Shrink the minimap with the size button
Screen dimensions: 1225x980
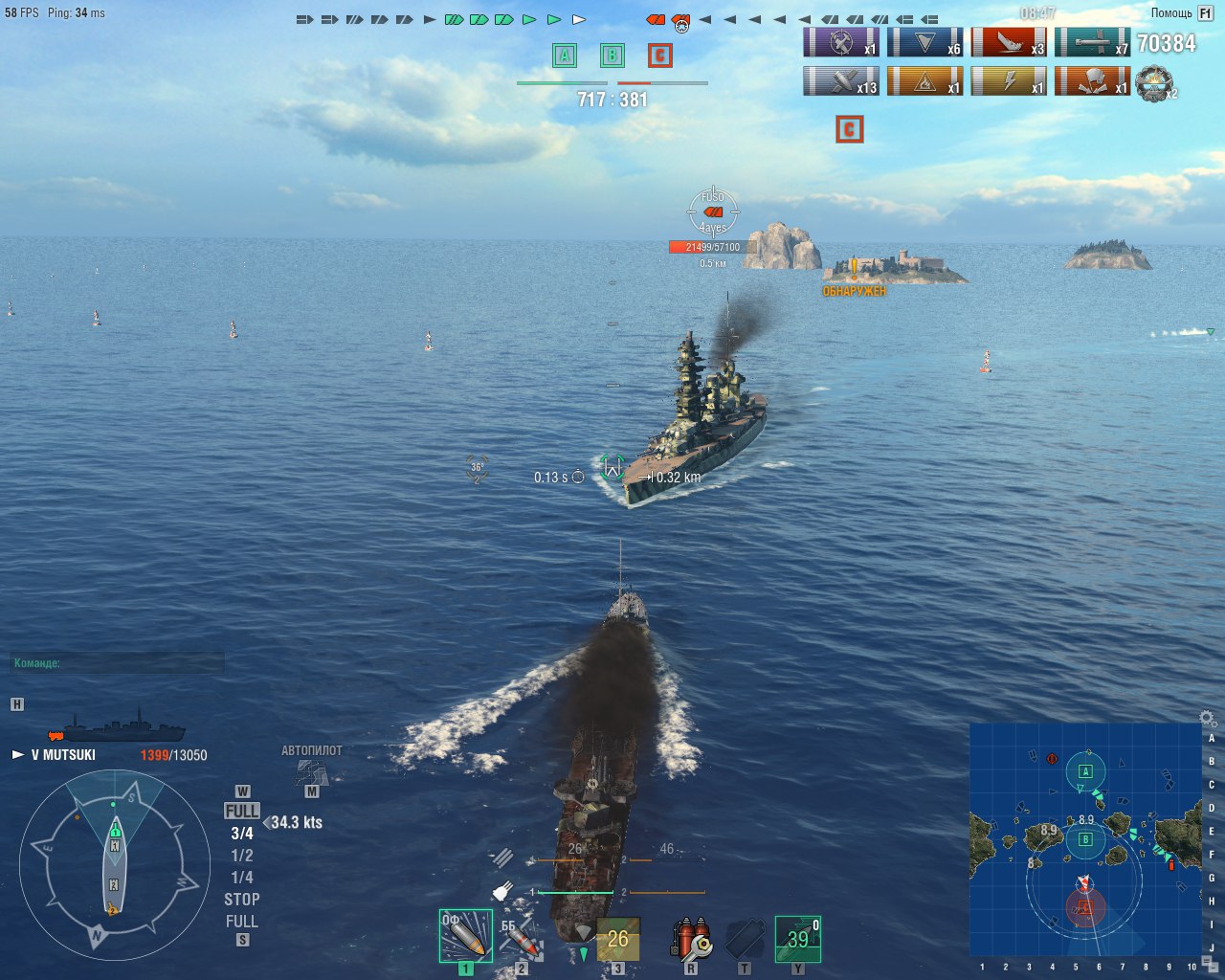[1209, 963]
